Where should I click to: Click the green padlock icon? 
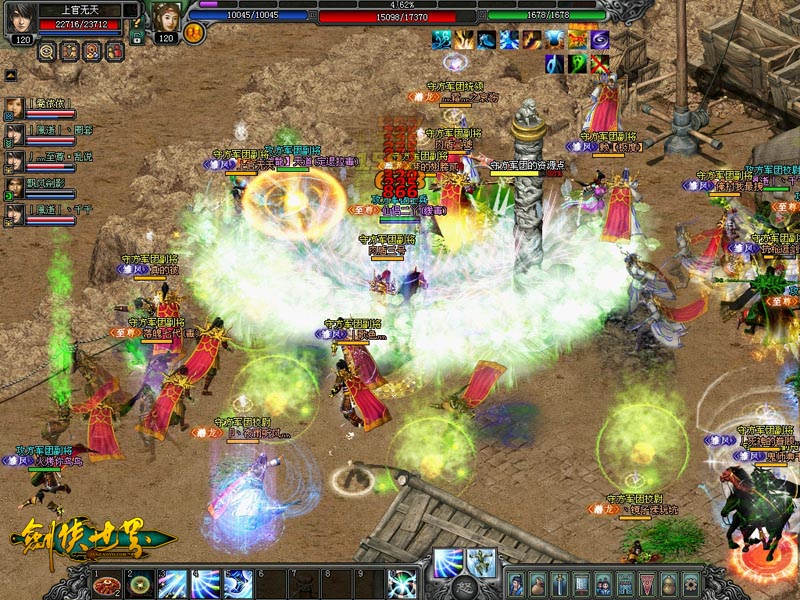click(136, 37)
